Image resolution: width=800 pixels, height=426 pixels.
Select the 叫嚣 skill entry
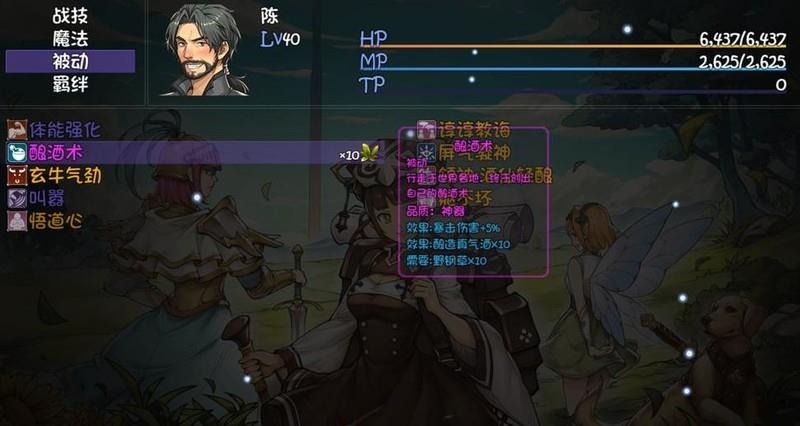click(x=40, y=198)
